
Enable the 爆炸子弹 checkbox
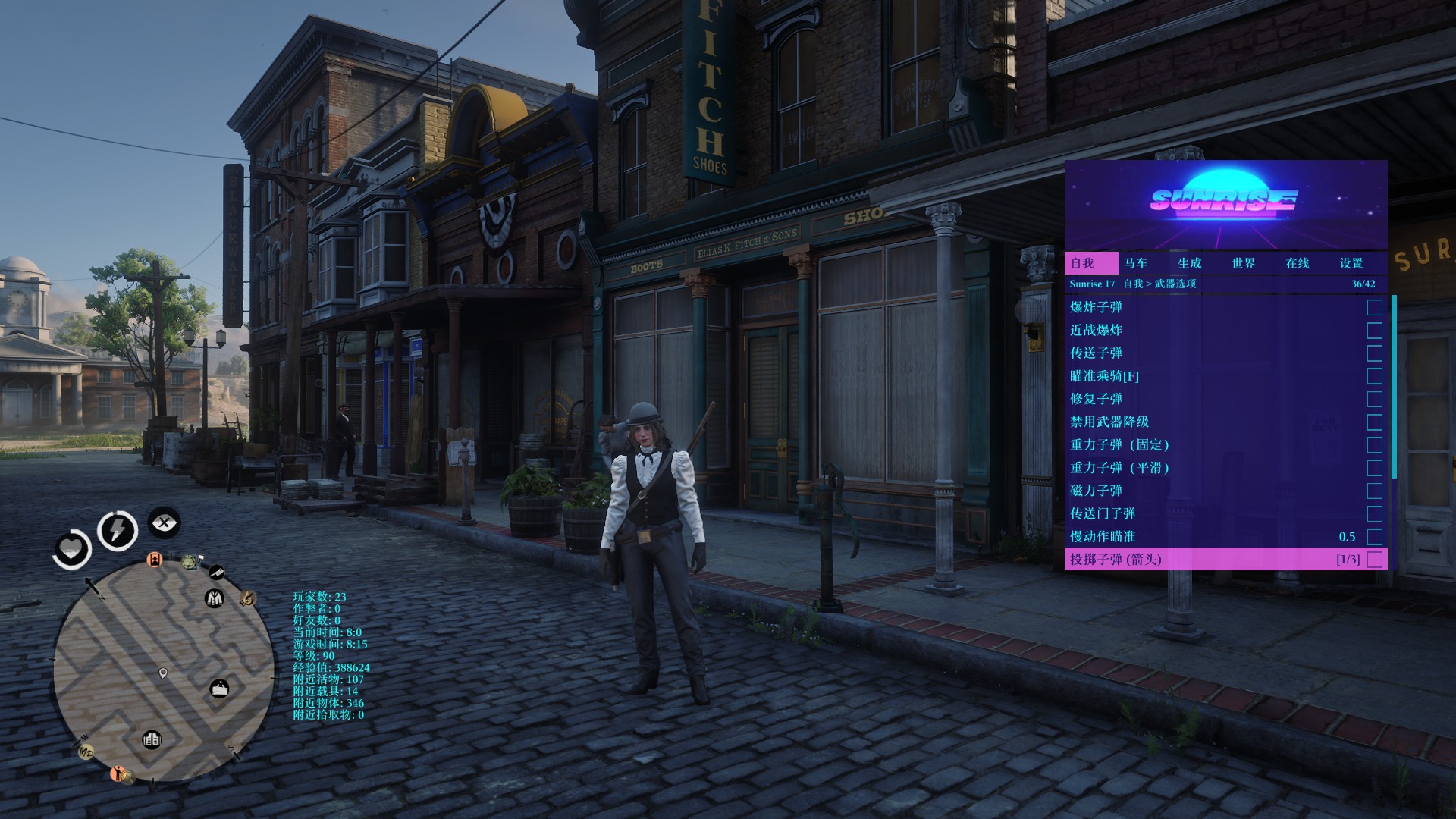tap(1374, 307)
